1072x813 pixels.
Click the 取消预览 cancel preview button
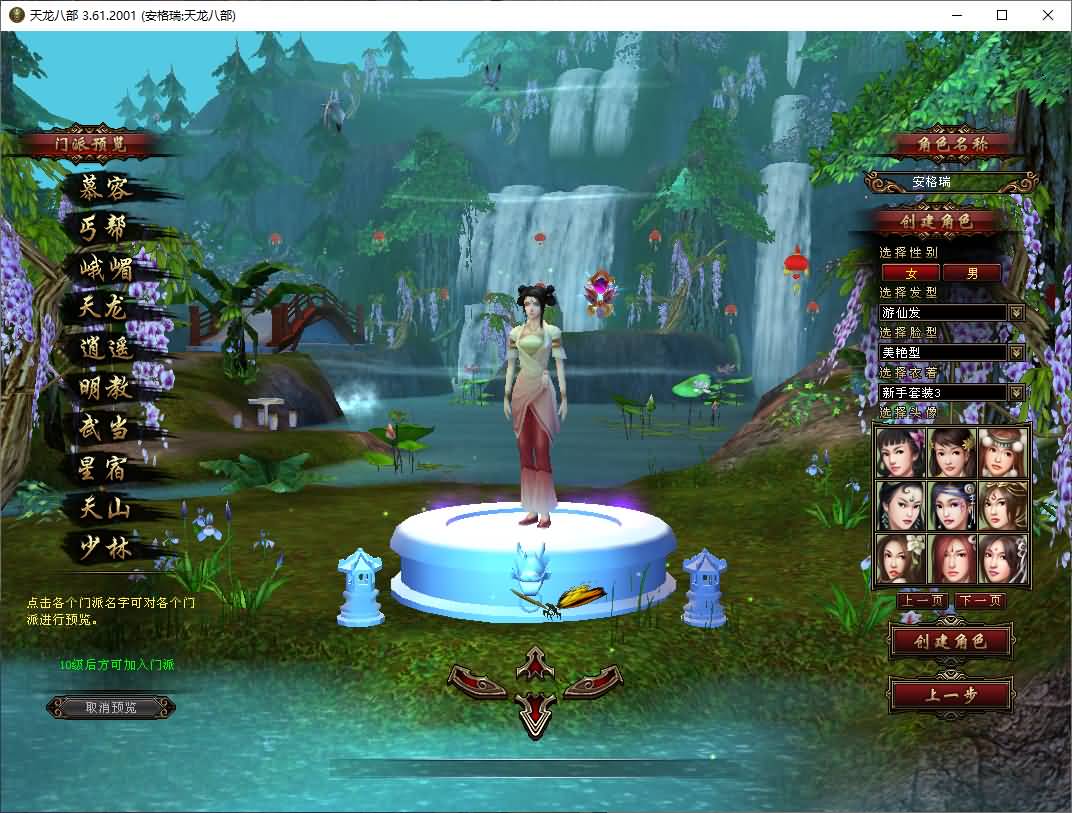point(111,707)
